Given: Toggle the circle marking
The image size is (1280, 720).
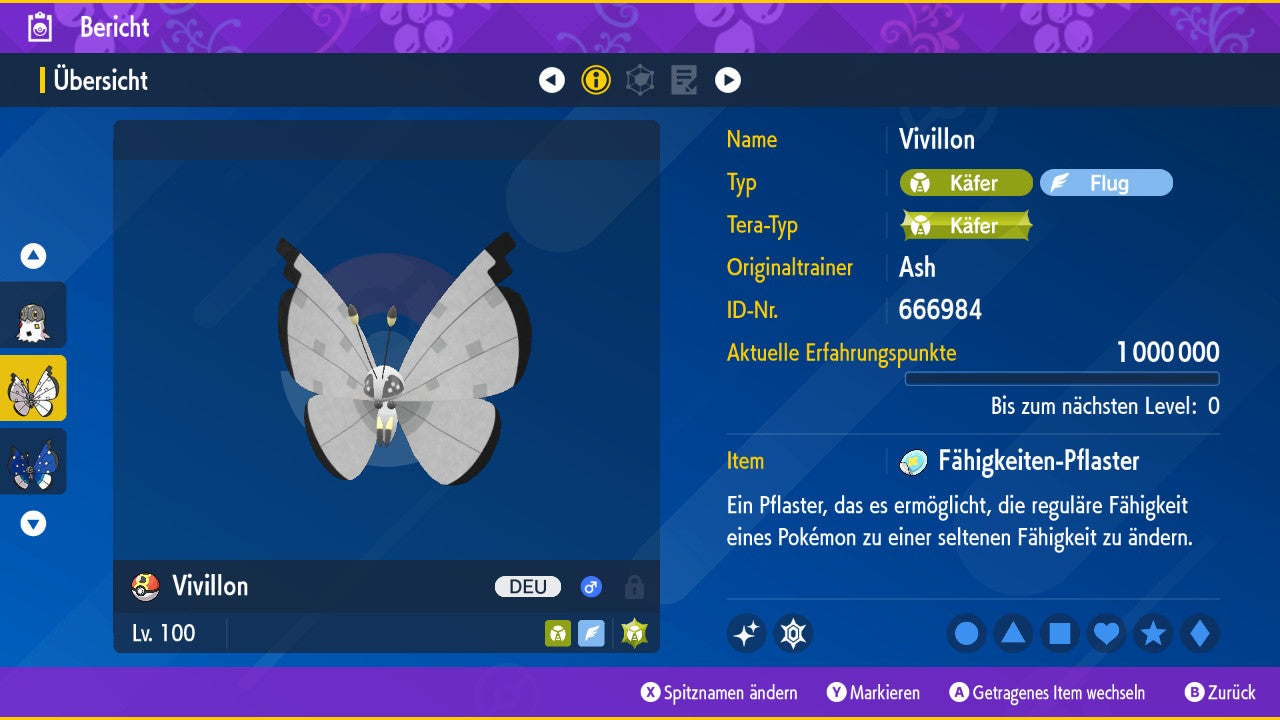Looking at the screenshot, I should tap(967, 634).
